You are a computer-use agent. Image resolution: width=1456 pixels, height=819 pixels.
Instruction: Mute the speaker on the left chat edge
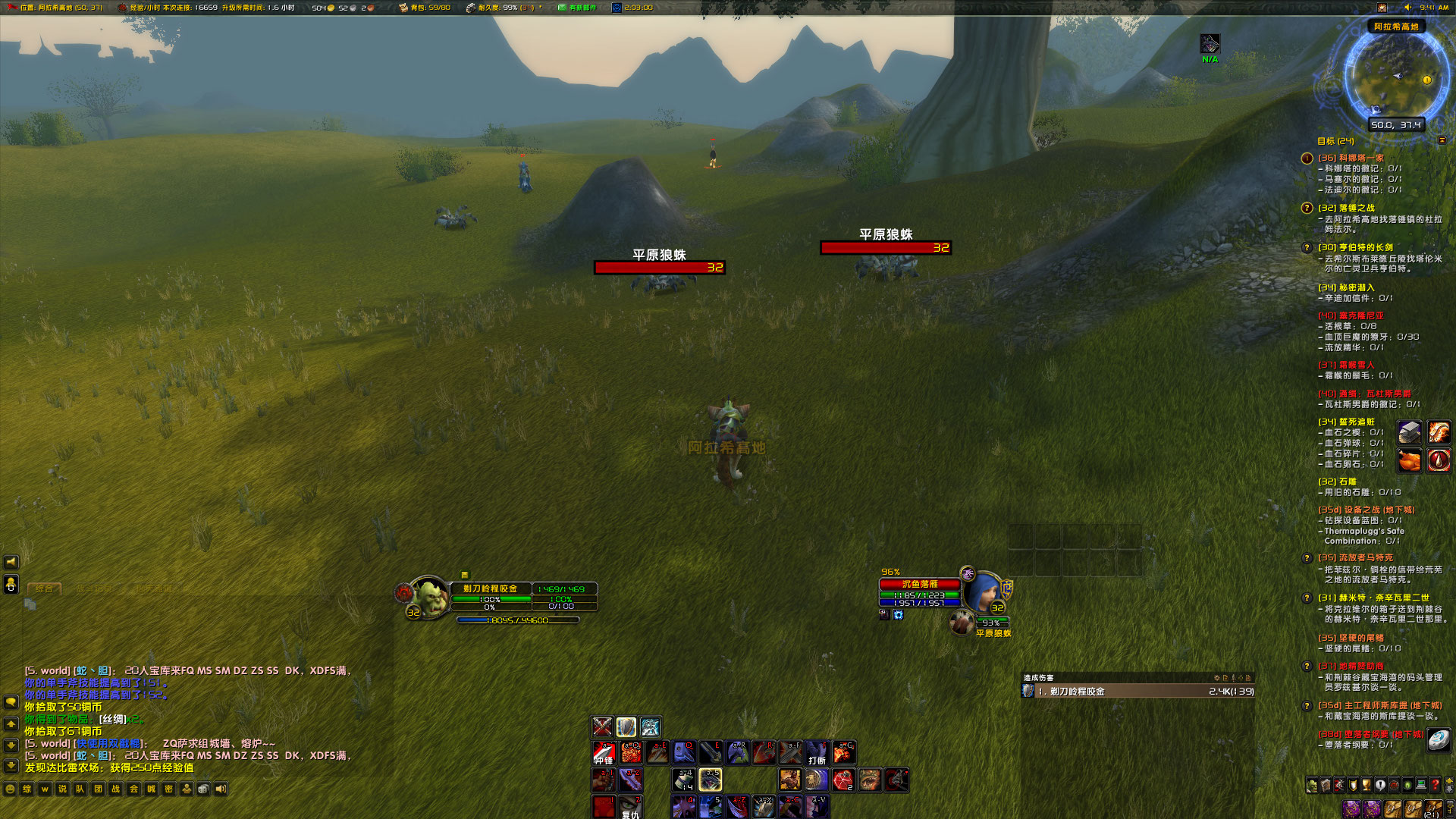(10, 563)
